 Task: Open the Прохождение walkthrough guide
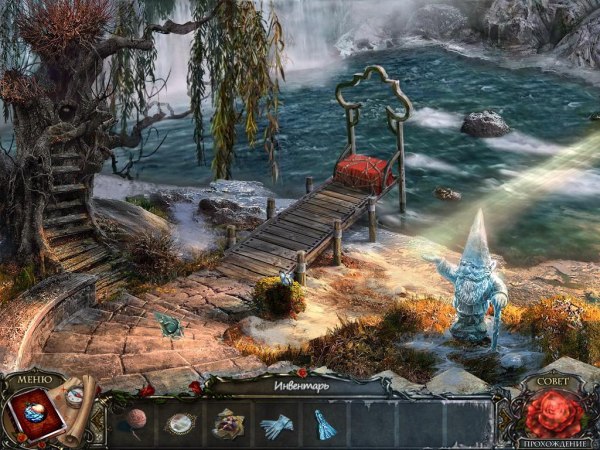point(555,441)
